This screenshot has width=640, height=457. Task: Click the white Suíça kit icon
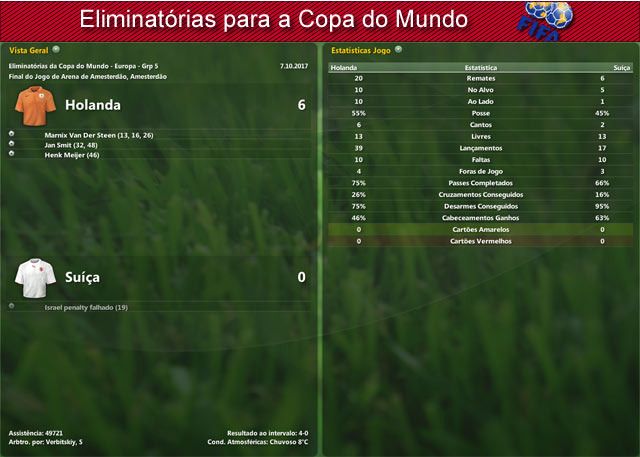(x=33, y=275)
